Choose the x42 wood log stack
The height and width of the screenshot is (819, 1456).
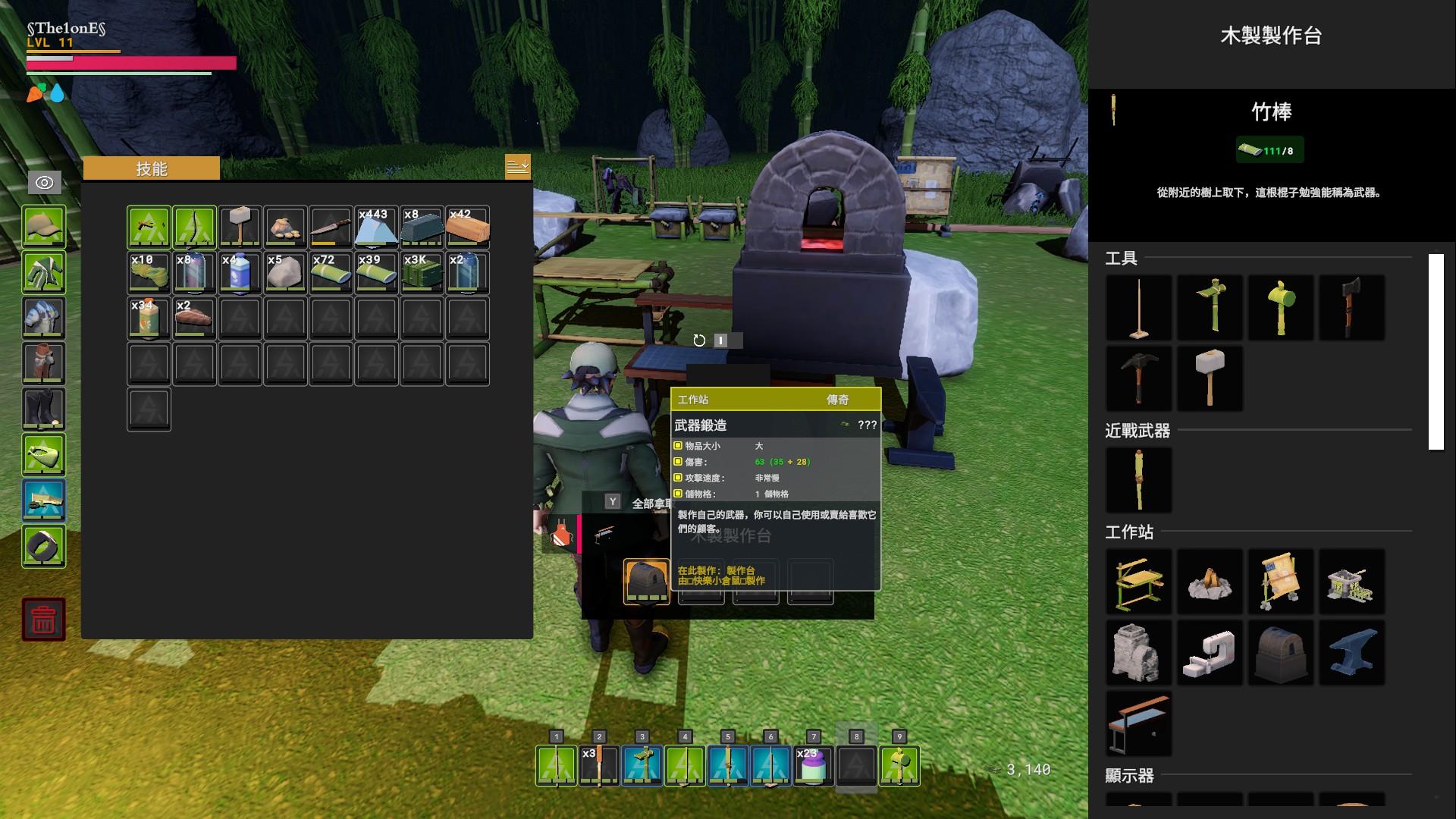click(467, 227)
